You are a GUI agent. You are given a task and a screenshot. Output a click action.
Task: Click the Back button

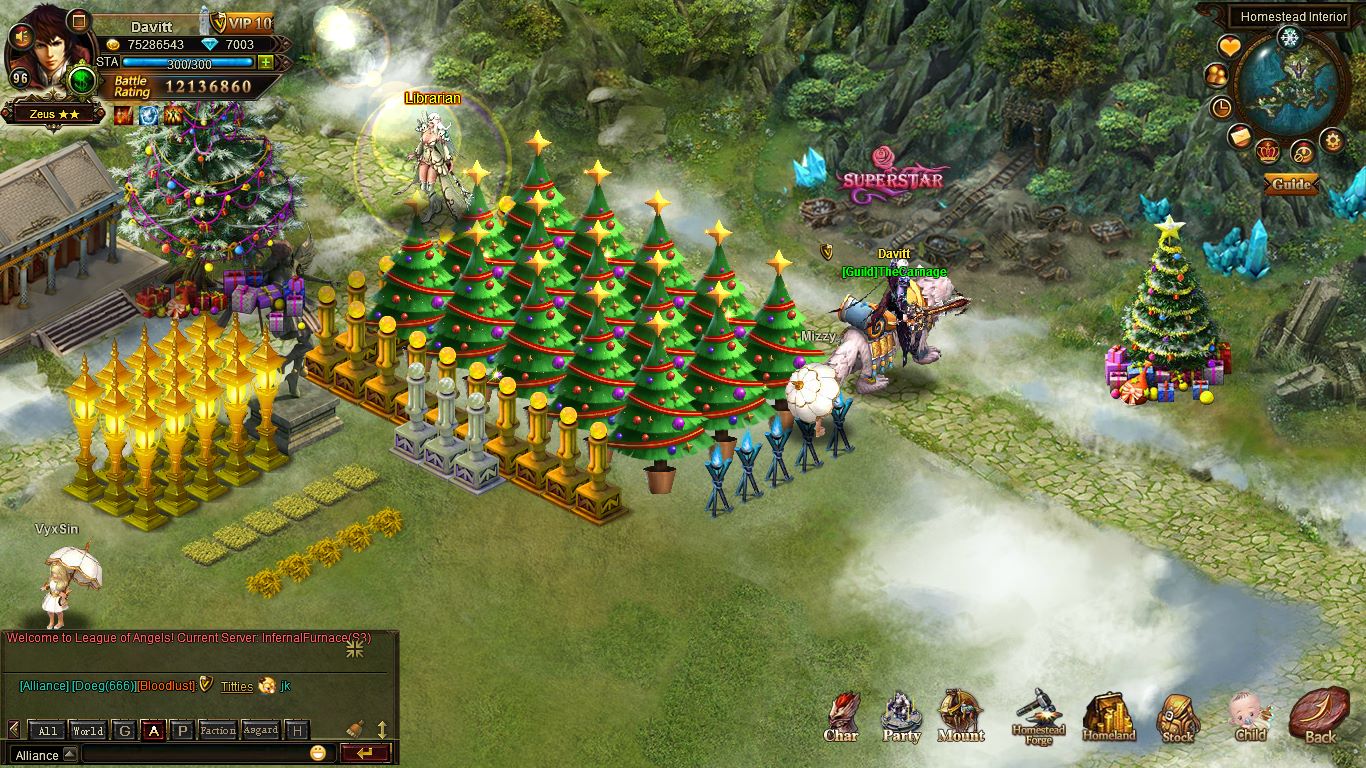click(1319, 716)
